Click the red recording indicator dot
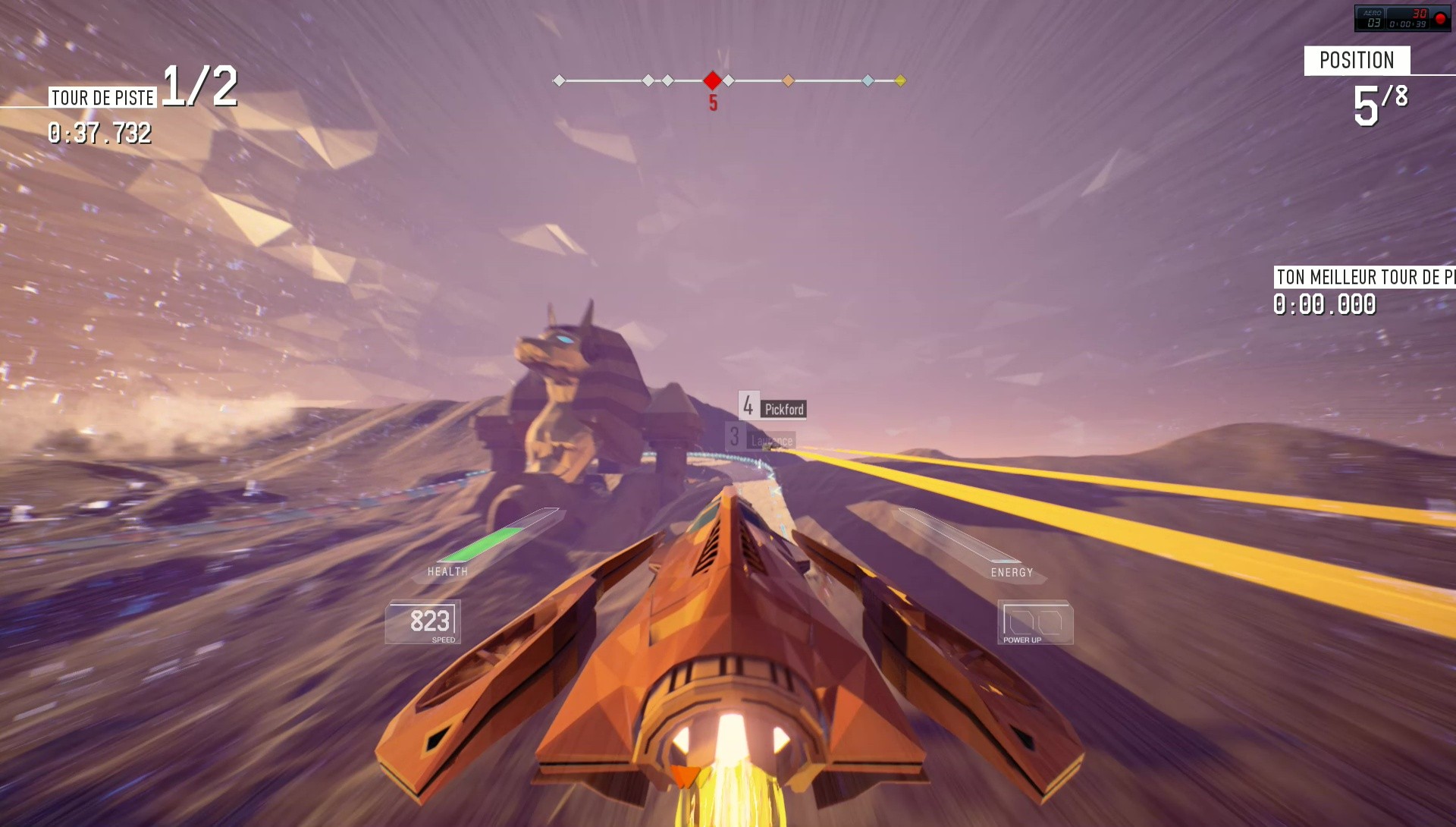Image resolution: width=1456 pixels, height=827 pixels. (x=1440, y=19)
